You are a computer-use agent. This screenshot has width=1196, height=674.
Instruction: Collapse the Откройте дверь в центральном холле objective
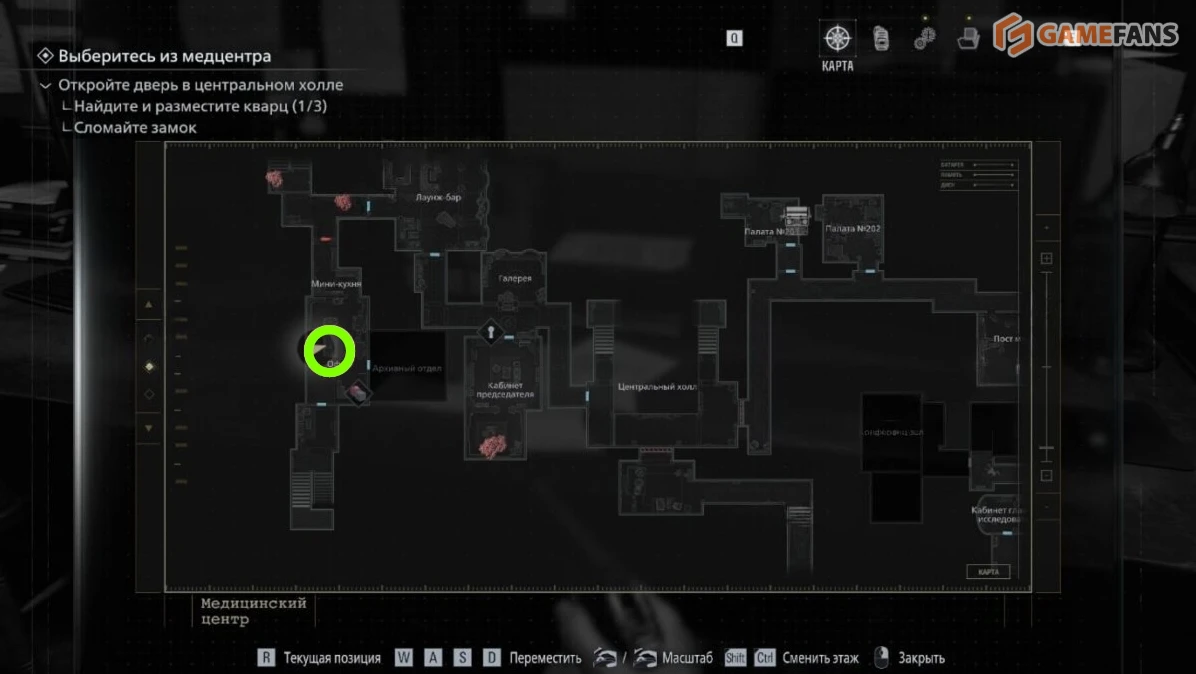click(x=45, y=86)
